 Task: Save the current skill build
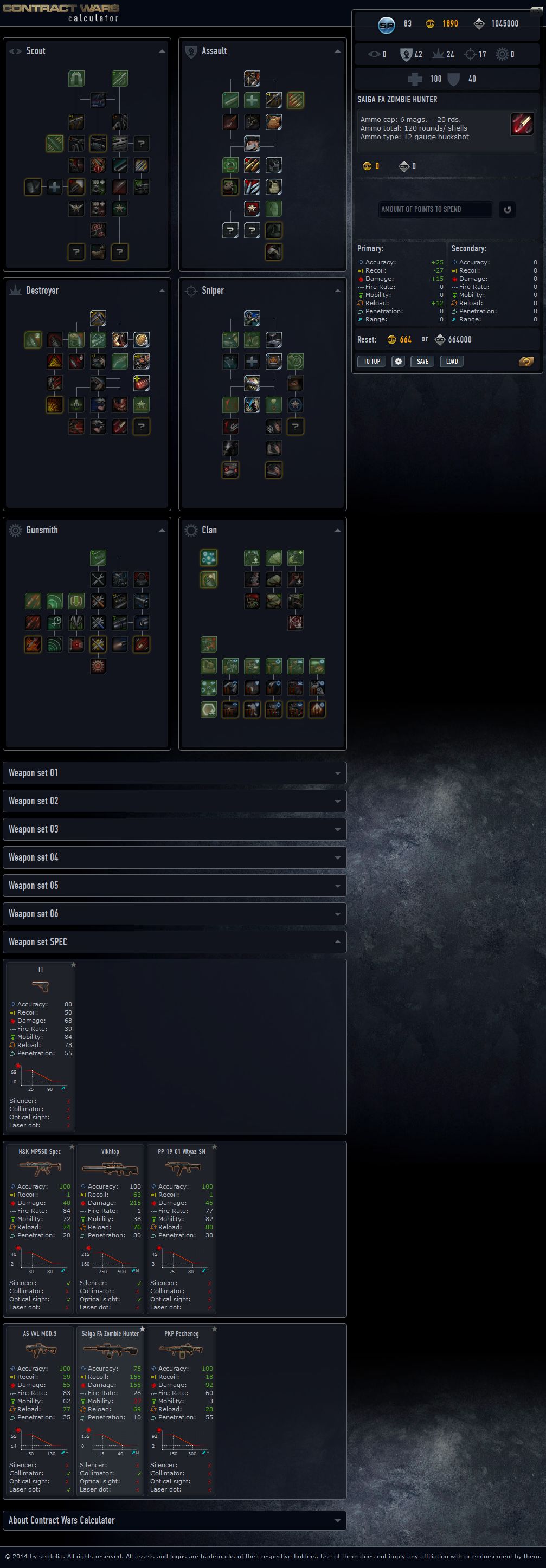[x=422, y=361]
